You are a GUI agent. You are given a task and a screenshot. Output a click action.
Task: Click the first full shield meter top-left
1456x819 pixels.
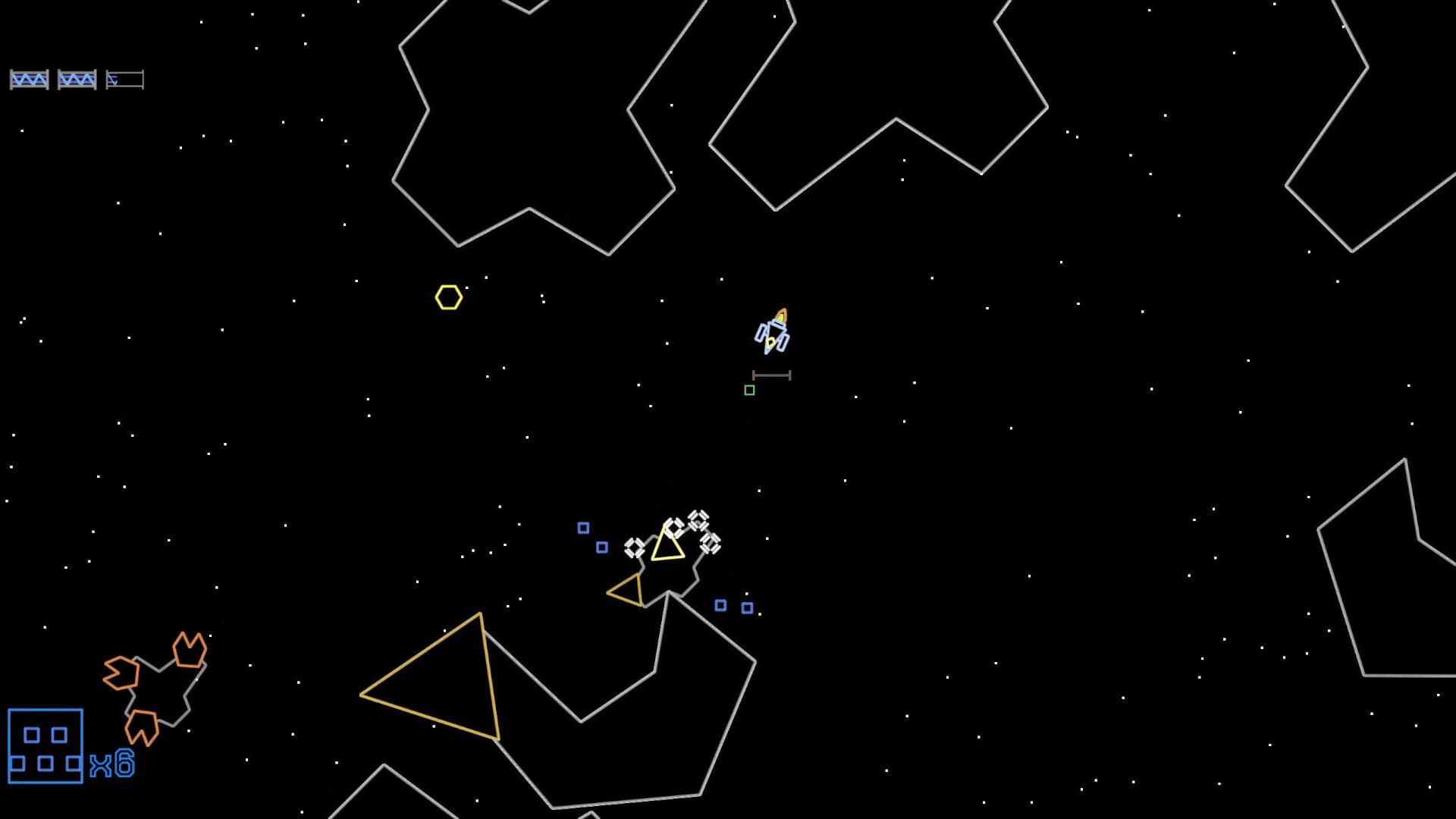pyautogui.click(x=30, y=78)
